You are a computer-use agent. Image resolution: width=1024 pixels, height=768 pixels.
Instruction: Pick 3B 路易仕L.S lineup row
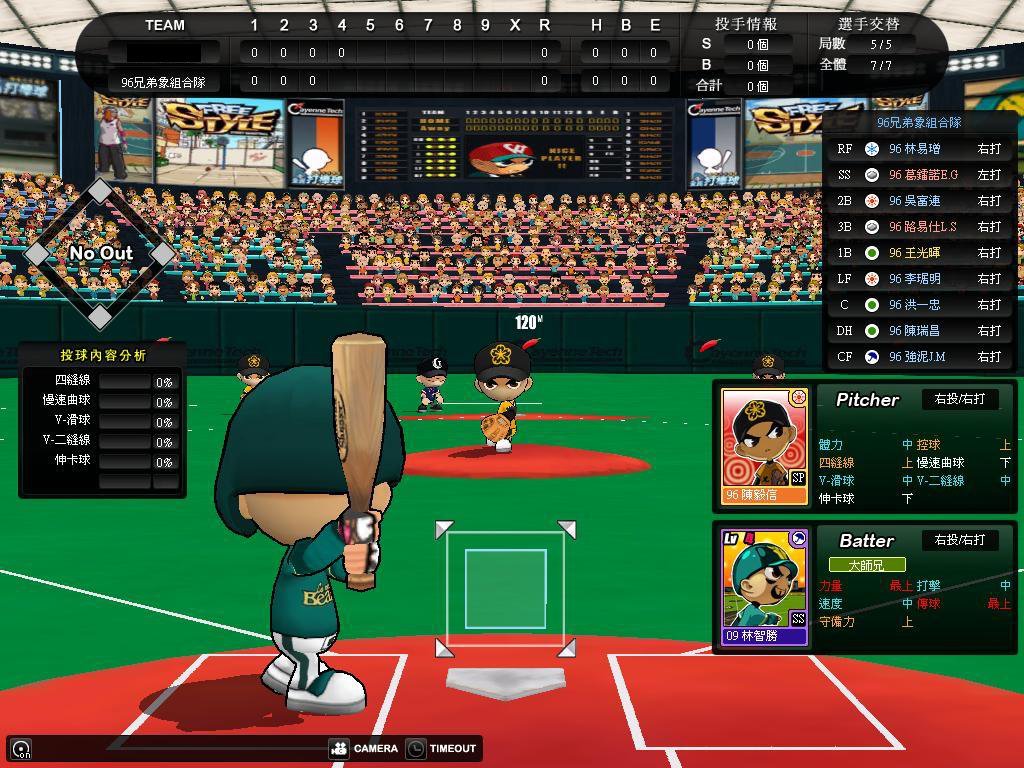(x=919, y=227)
